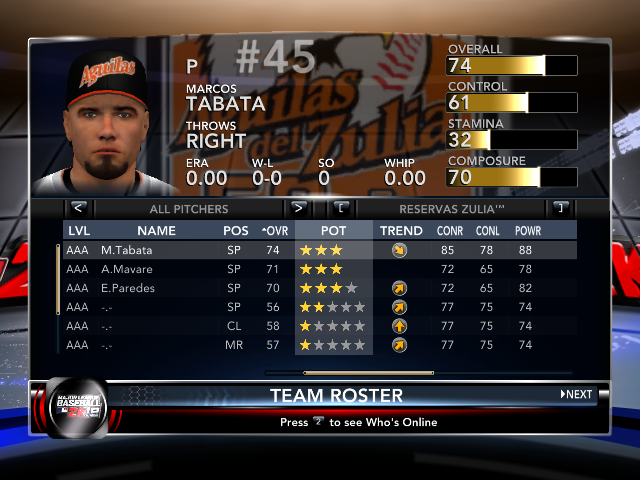
Task: Sort roster by POS column header
Action: (x=236, y=231)
